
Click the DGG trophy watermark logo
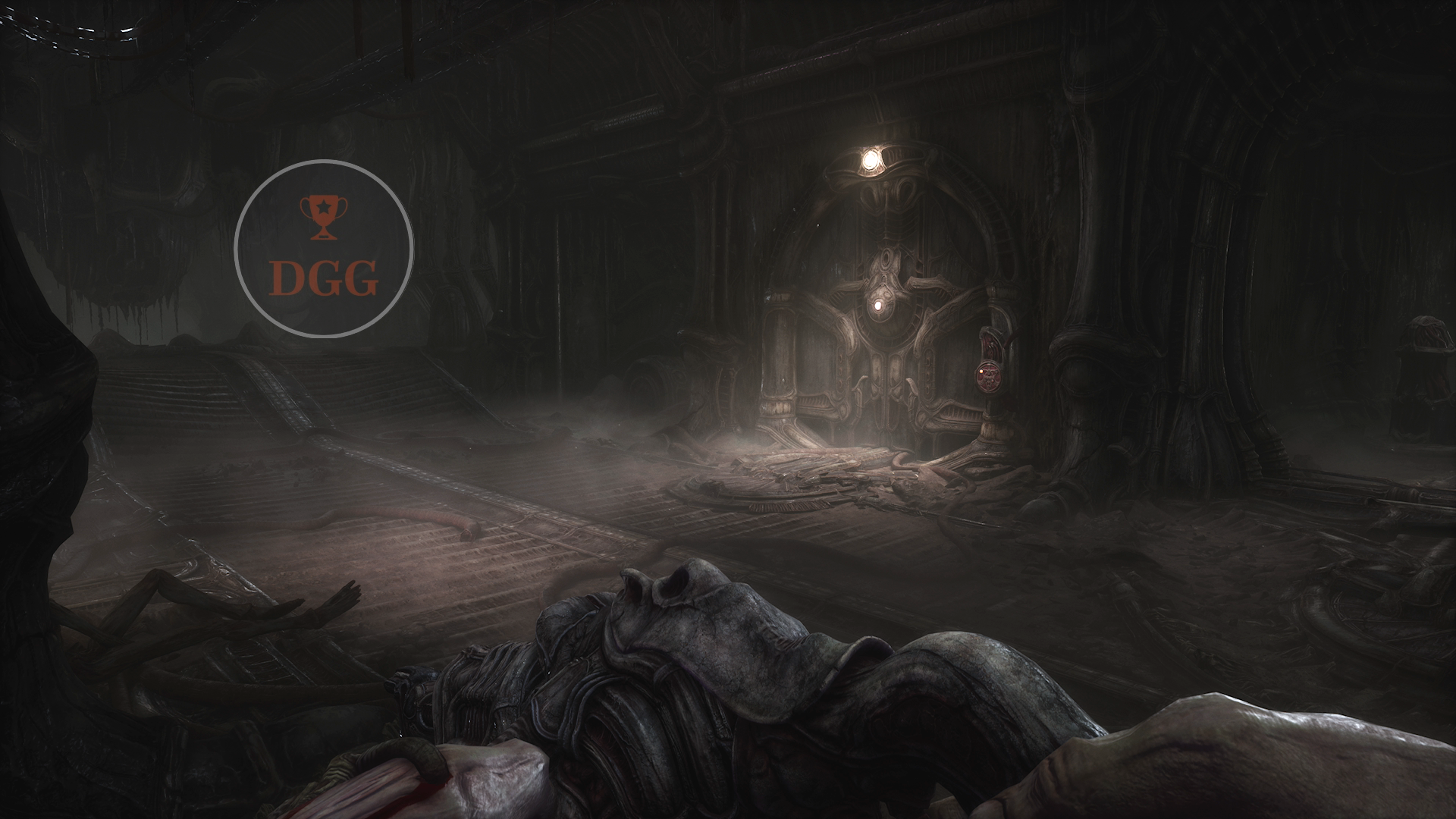(x=324, y=249)
